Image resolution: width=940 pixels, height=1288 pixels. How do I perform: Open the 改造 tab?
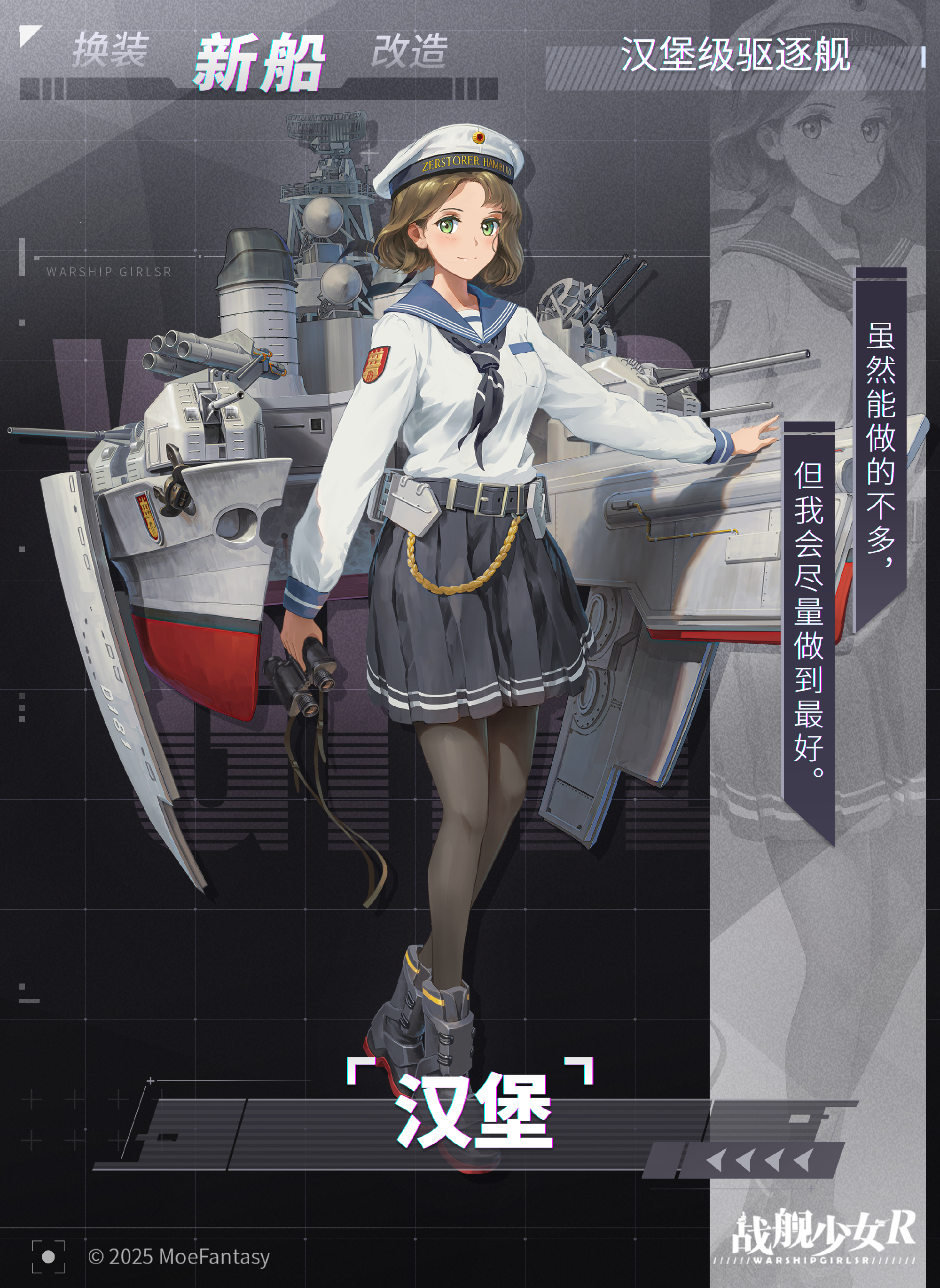click(410, 50)
